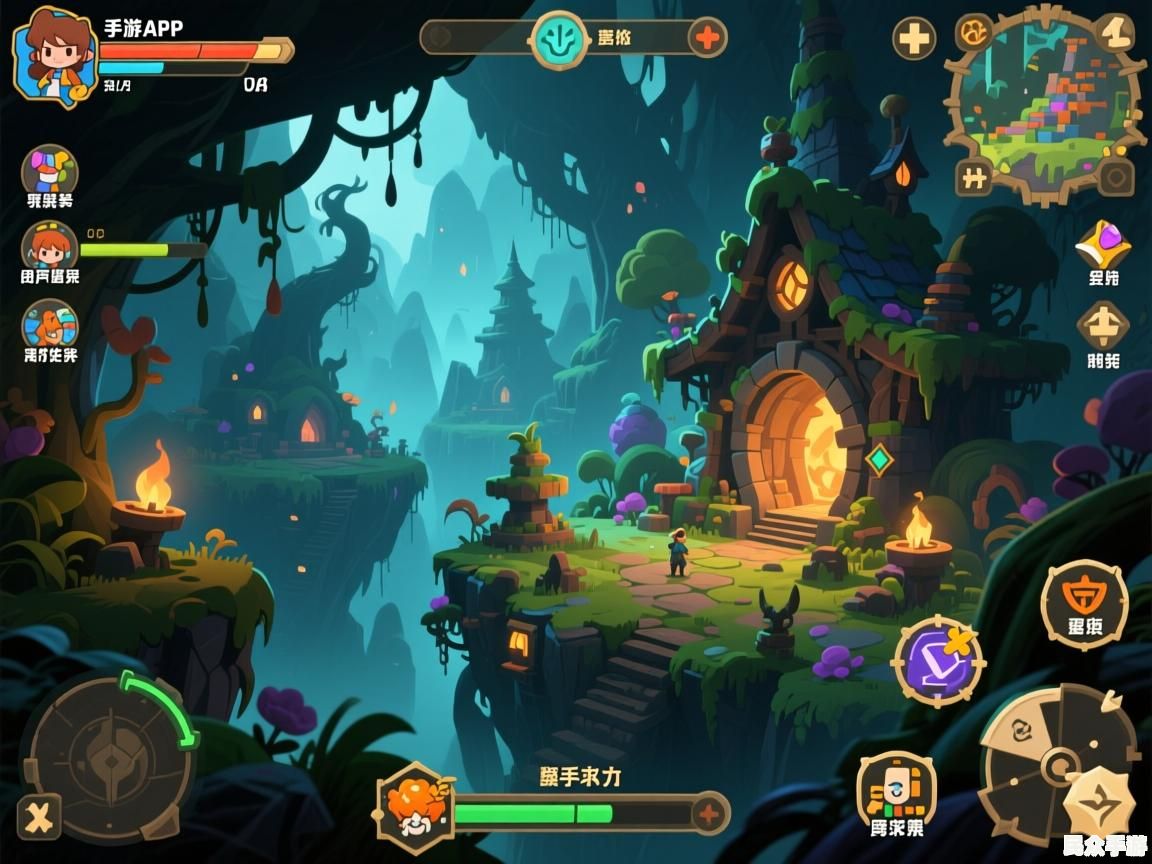Open the purple gem icon
Screen dimensions: 1152x864
[1102, 245]
